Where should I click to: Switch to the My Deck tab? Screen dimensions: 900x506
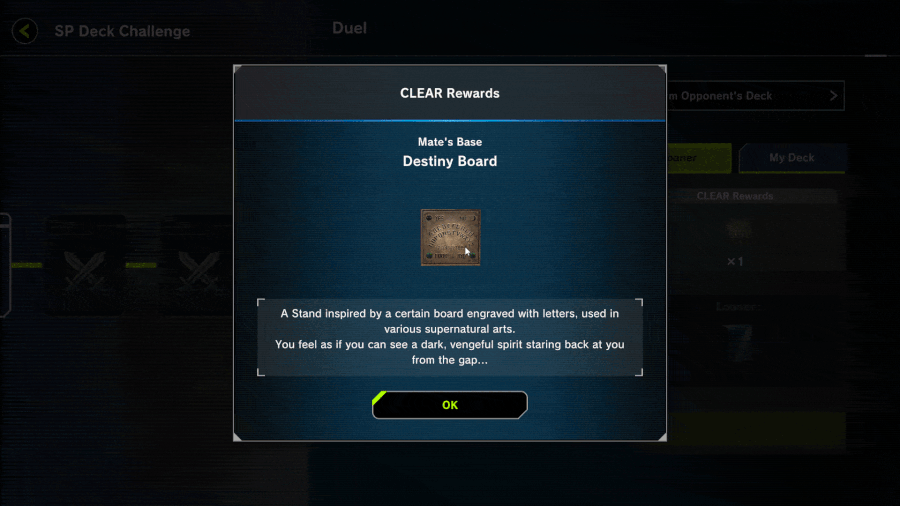click(x=791, y=158)
